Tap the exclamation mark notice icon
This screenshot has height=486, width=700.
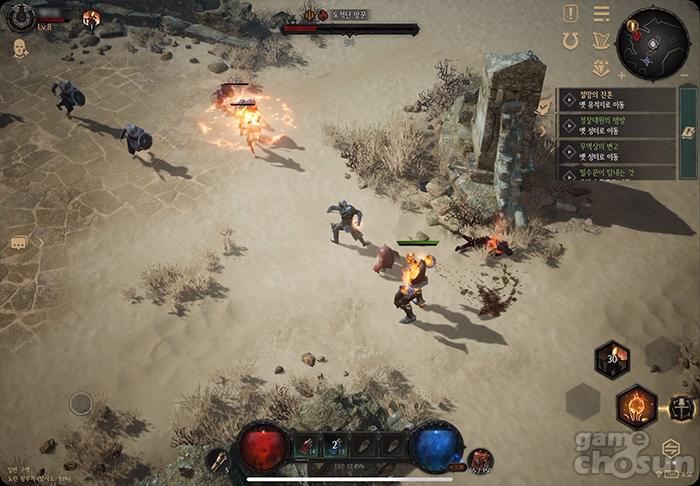pos(570,14)
